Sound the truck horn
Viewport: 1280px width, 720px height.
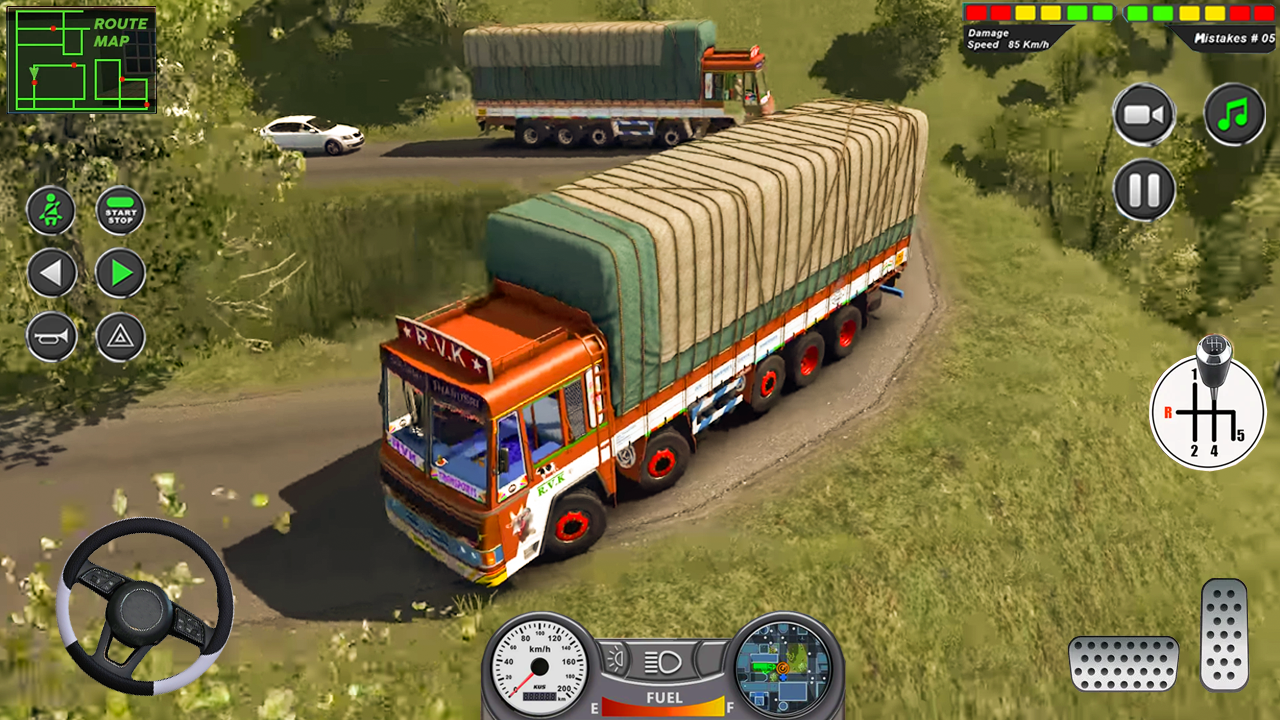click(51, 335)
